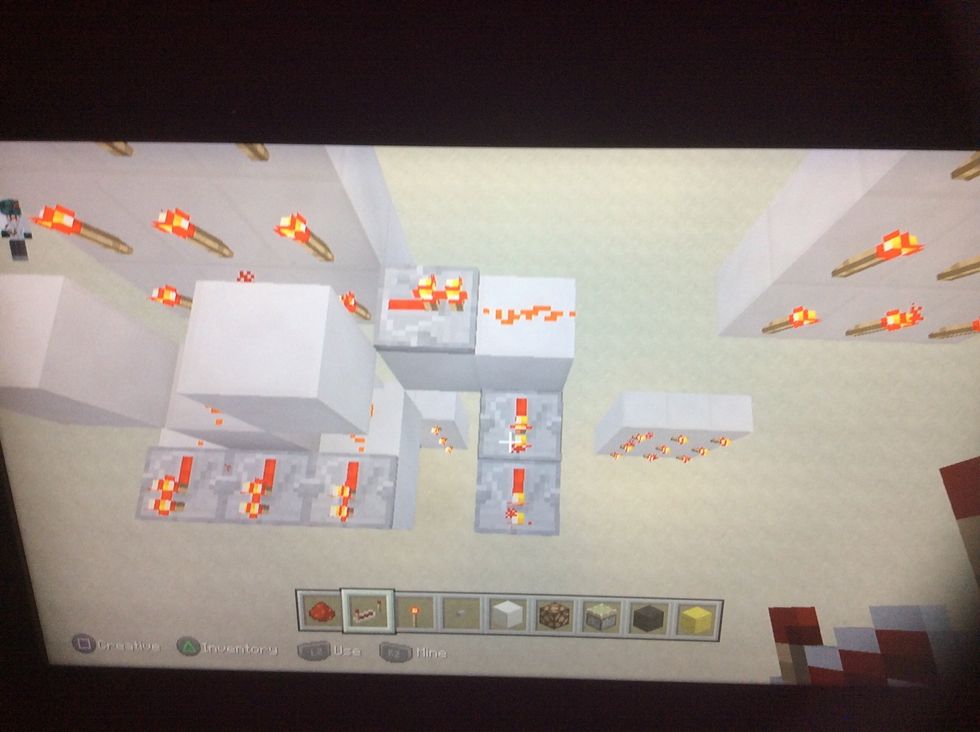The height and width of the screenshot is (732, 980).
Task: Choose the sticky piston hotbar slot
Action: 600,617
